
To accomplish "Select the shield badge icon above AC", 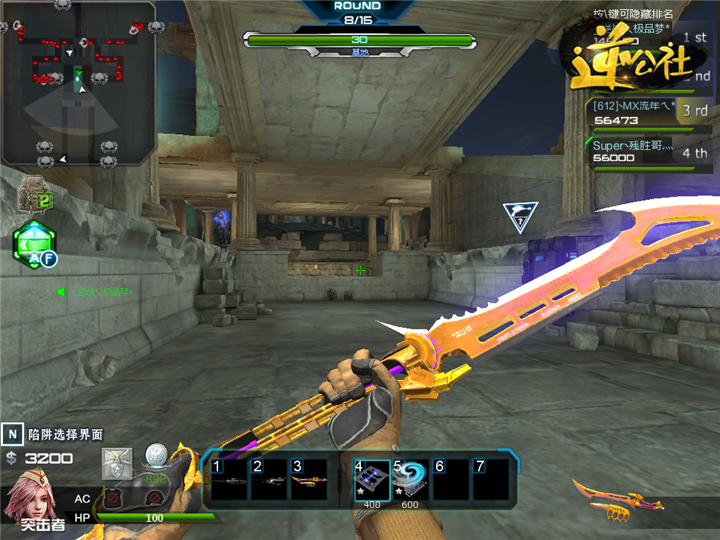I will tap(117, 464).
